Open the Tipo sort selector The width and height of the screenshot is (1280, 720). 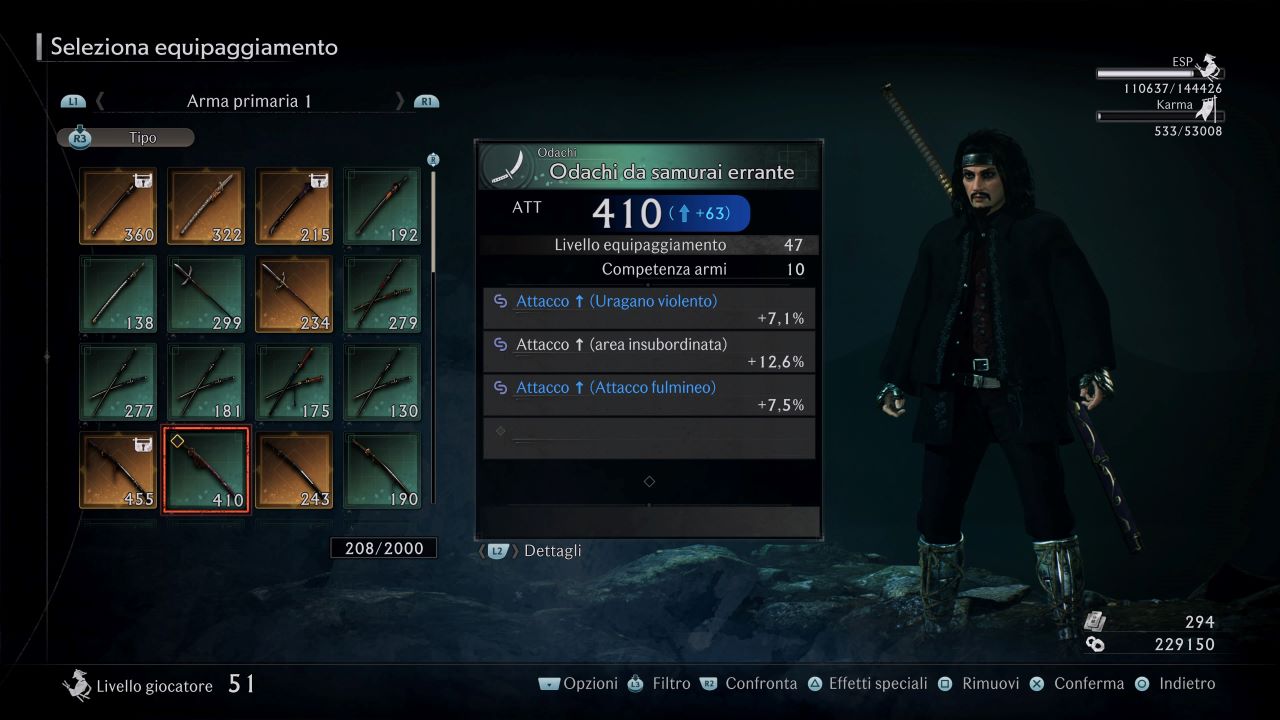point(127,138)
